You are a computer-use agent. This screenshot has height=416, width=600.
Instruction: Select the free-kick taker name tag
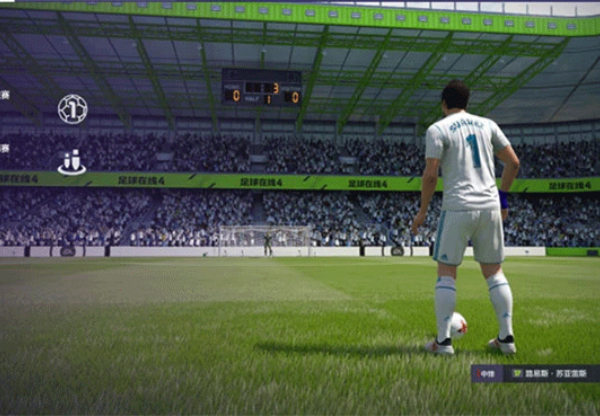pos(535,374)
